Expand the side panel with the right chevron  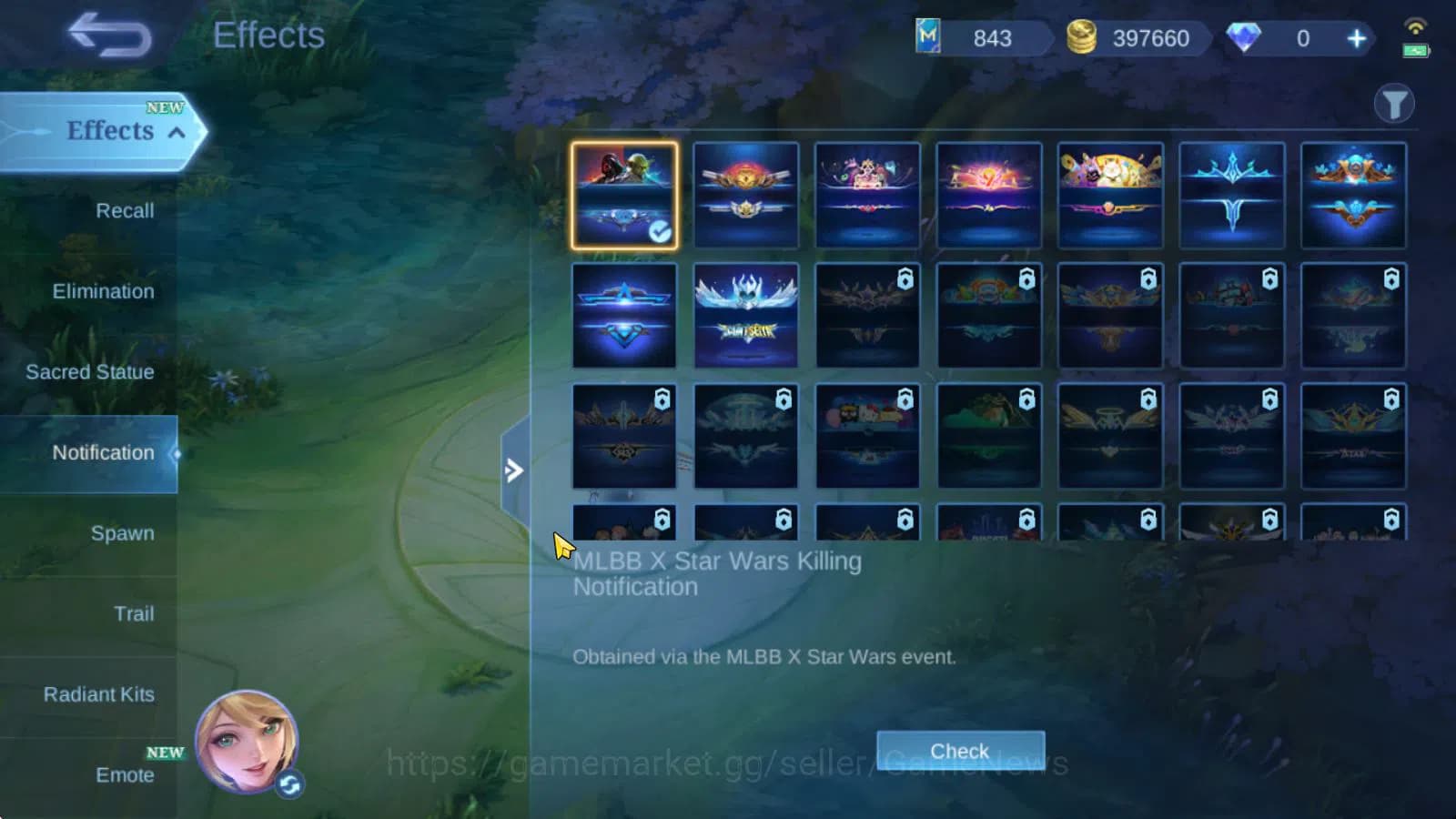click(515, 471)
